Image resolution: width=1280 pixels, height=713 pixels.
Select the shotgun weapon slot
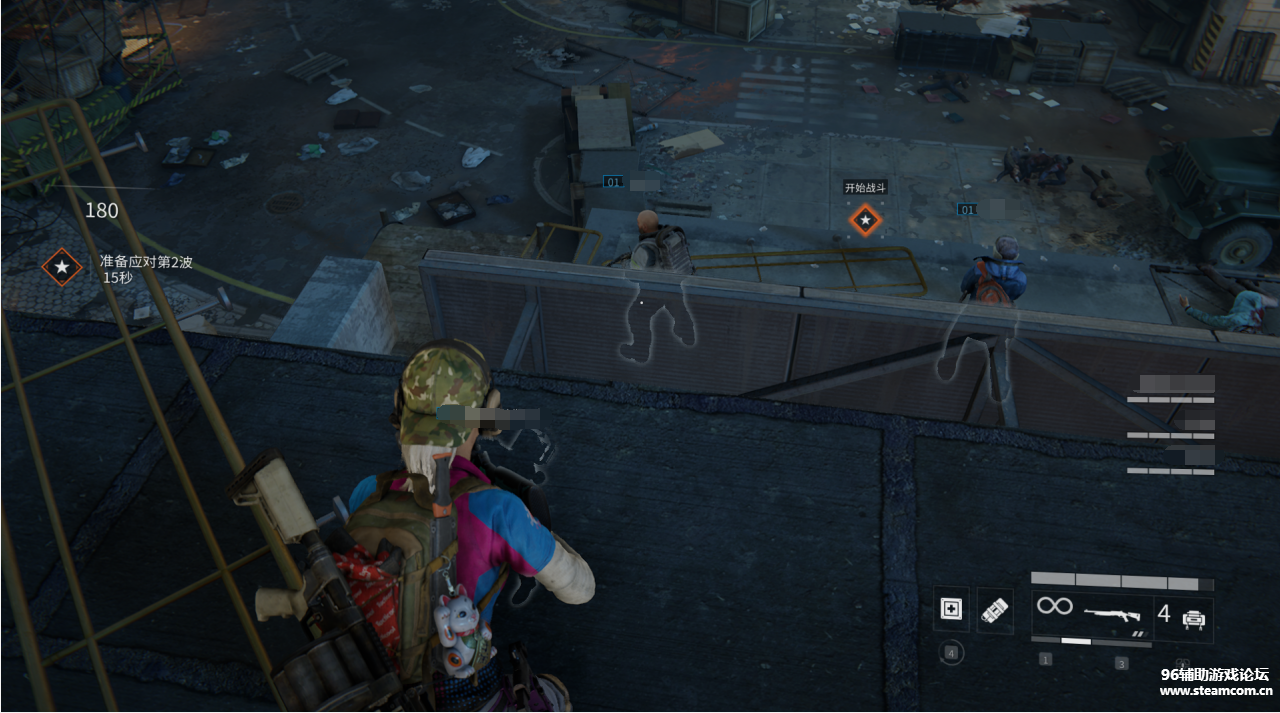pyautogui.click(x=1110, y=612)
